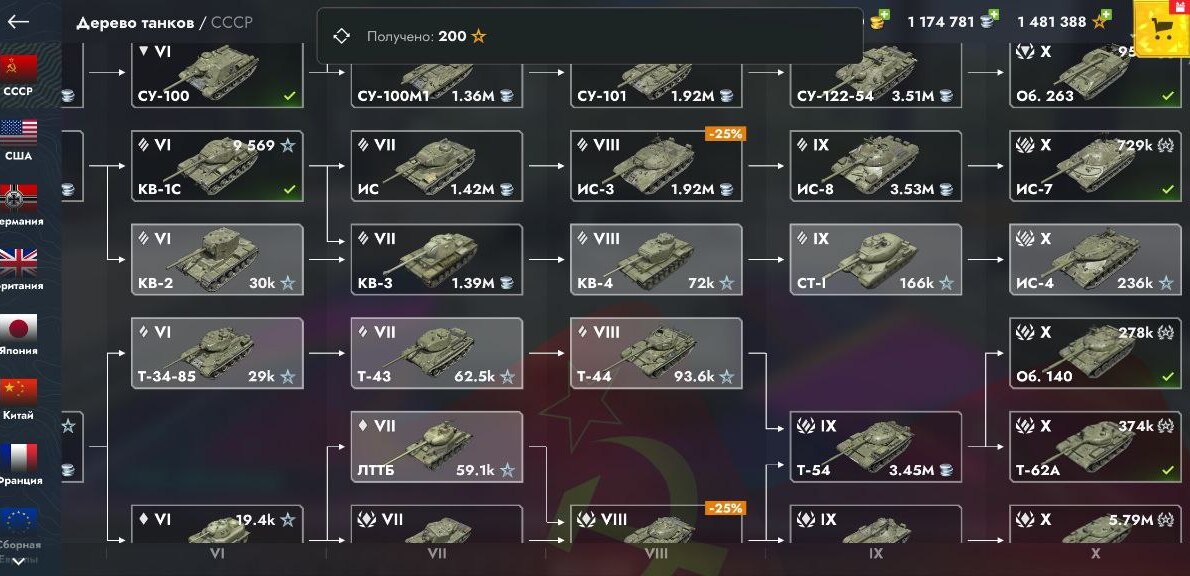Select the КВ-1С tank node
This screenshot has height=576, width=1190.
[x=217, y=166]
